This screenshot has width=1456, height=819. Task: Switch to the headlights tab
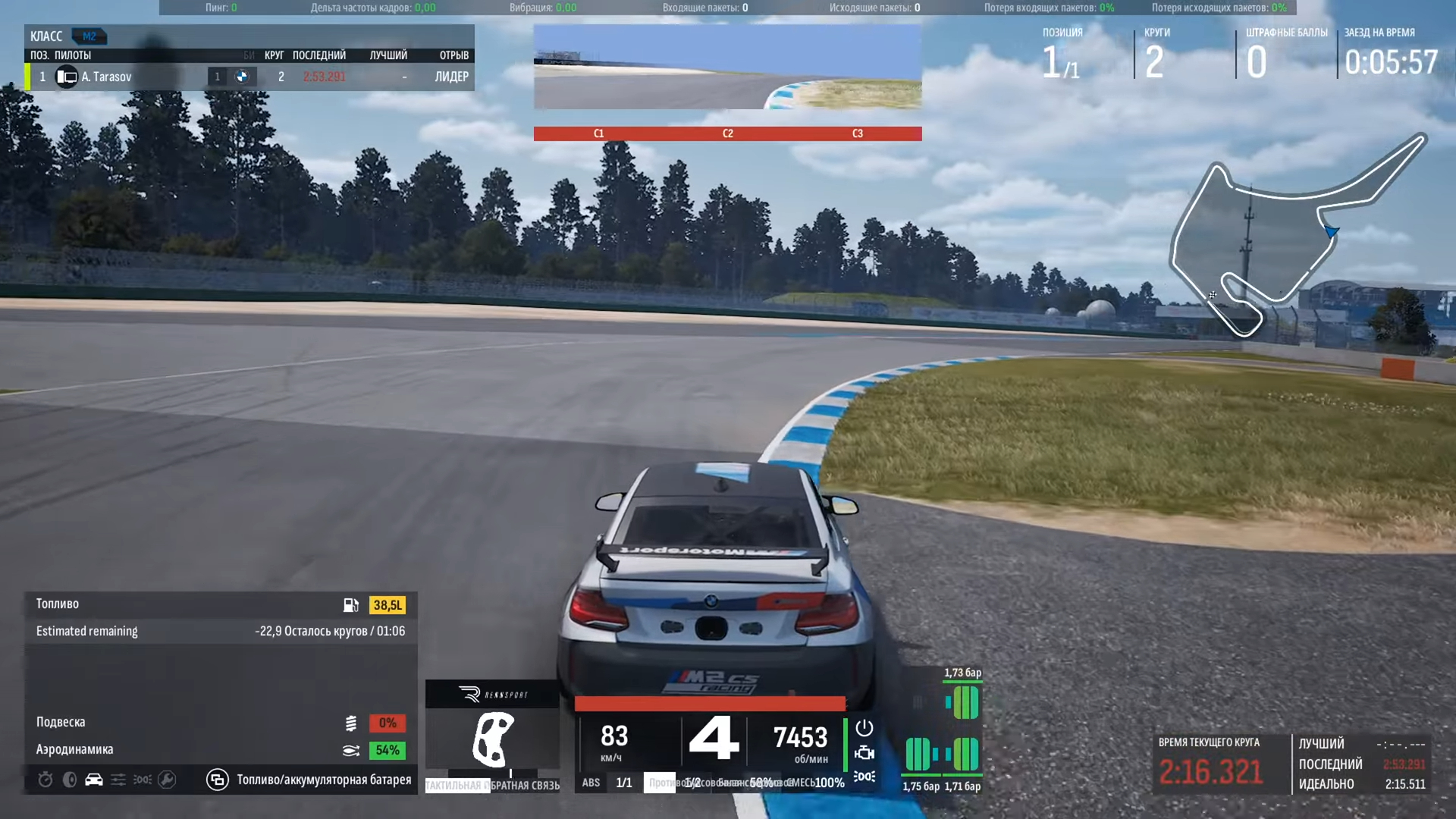(x=143, y=780)
